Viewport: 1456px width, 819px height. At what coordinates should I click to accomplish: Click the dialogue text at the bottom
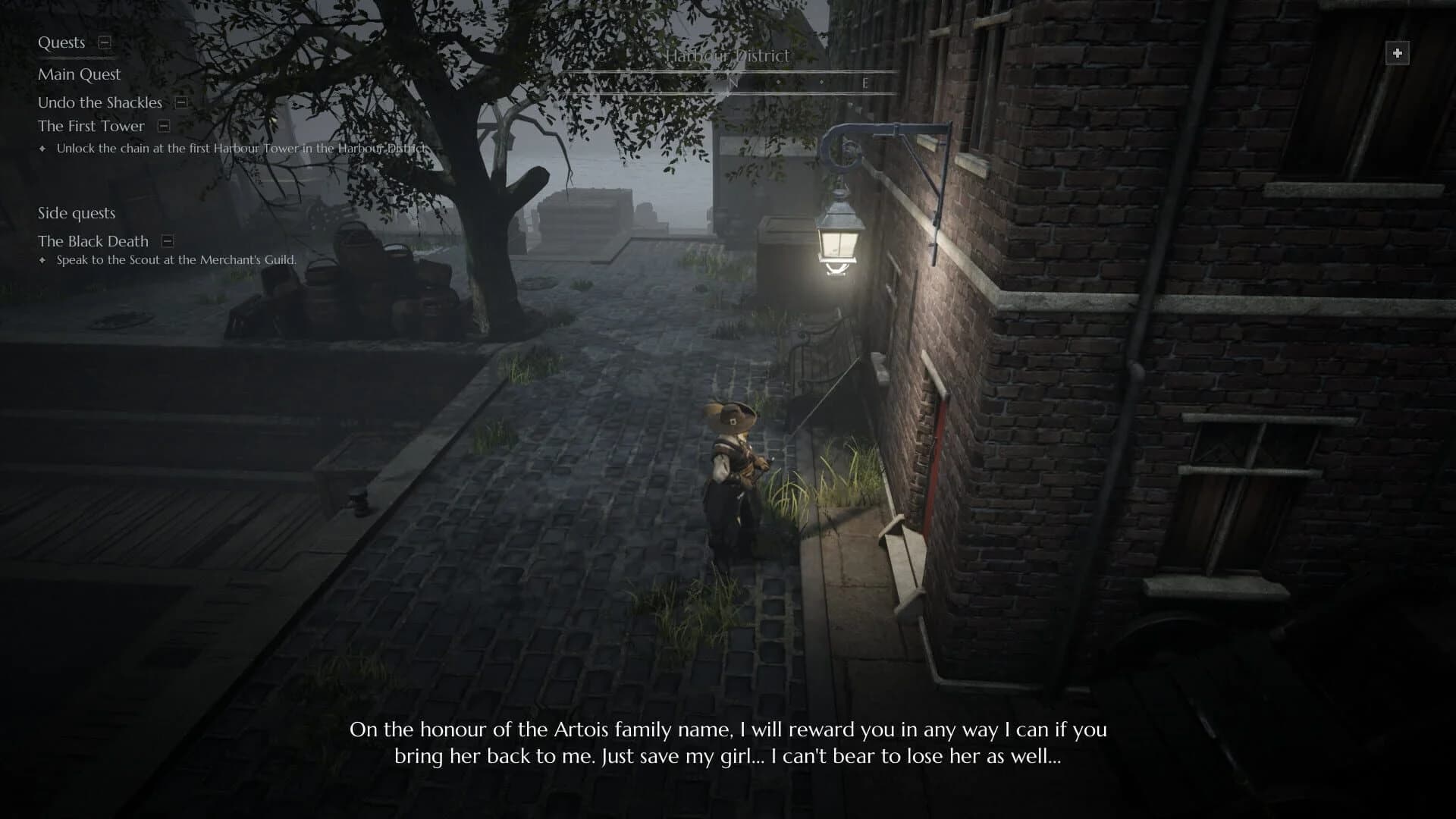click(728, 743)
